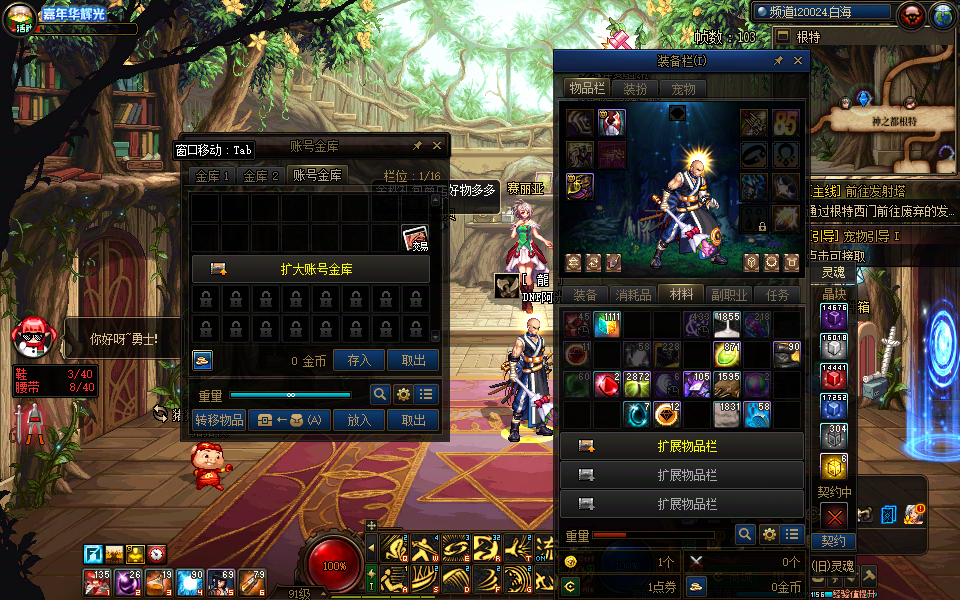Click the yellow 扩展物品栏 expand inventory button
Viewport: 960px width, 600px height.
pyautogui.click(x=681, y=446)
